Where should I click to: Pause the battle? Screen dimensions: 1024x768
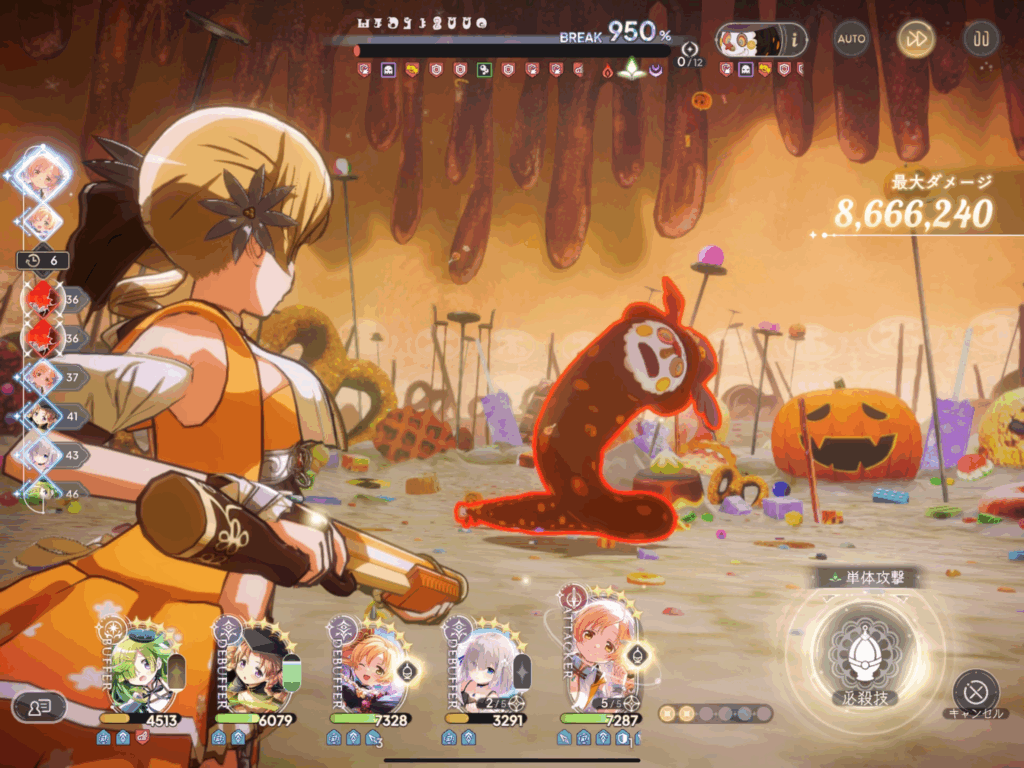click(x=980, y=39)
